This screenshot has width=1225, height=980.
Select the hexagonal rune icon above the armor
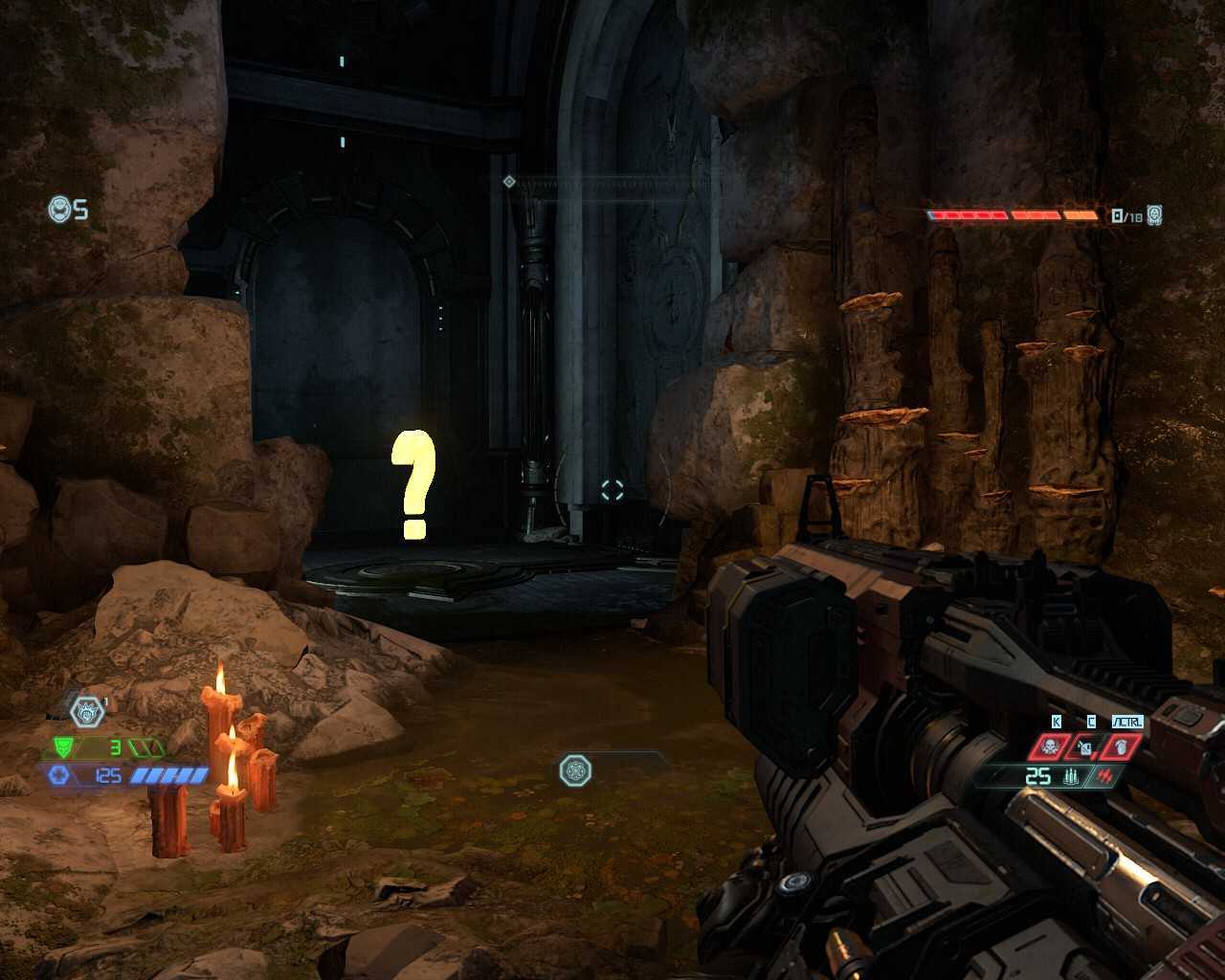(87, 710)
